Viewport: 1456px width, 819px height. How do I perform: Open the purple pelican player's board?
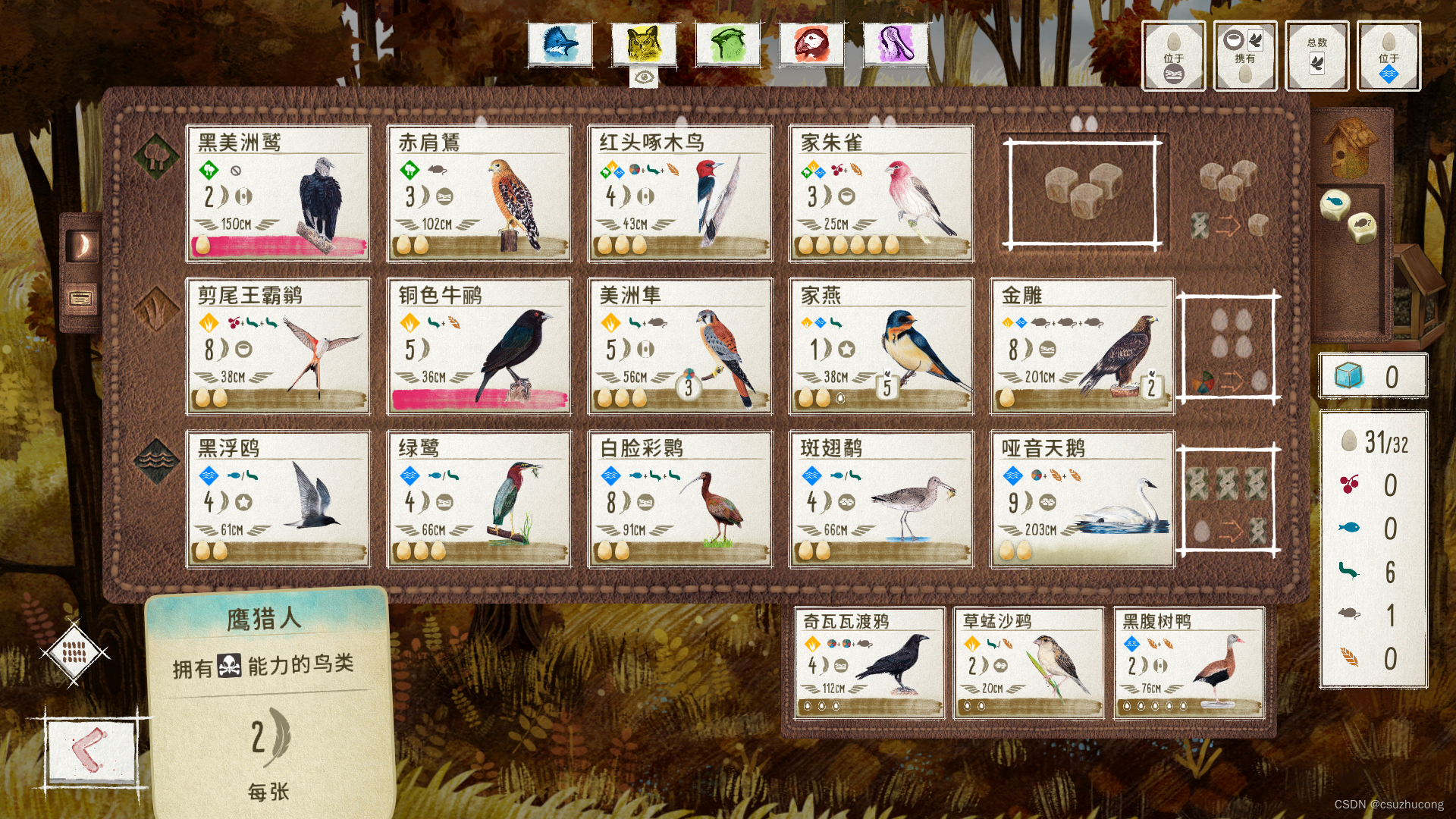pyautogui.click(x=896, y=44)
